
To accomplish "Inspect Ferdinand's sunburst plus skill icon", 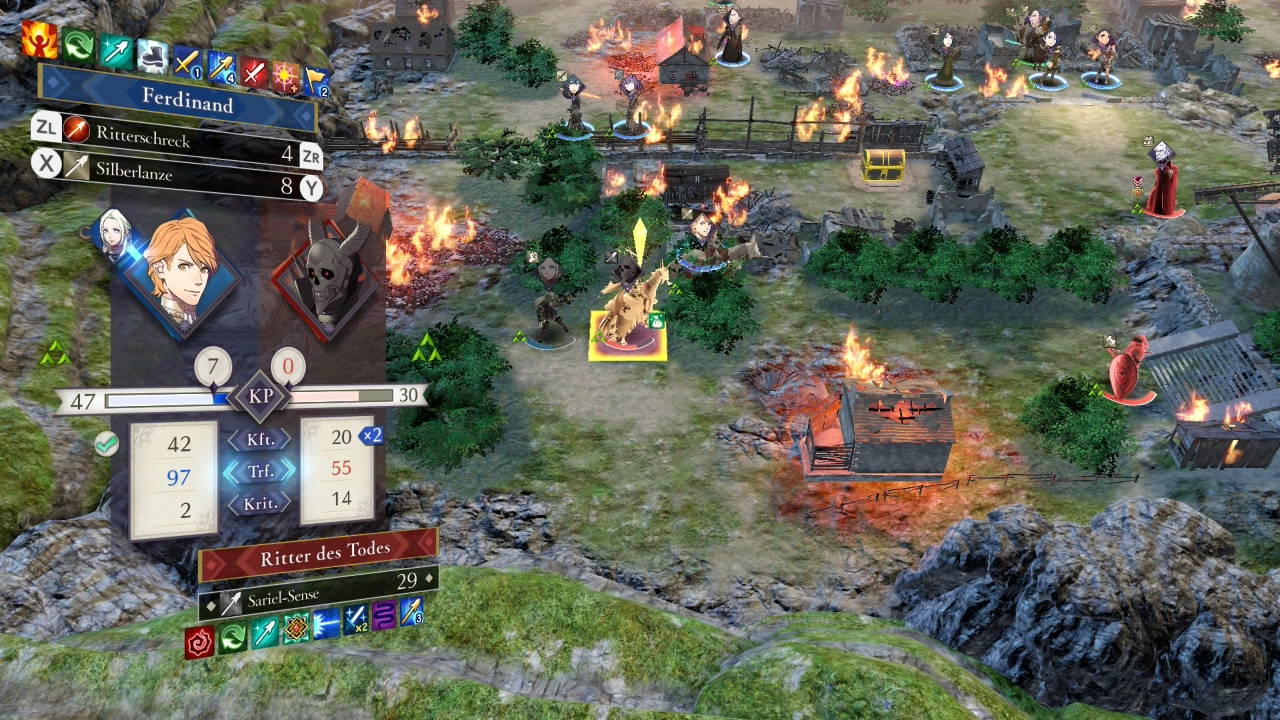I will coord(287,76).
